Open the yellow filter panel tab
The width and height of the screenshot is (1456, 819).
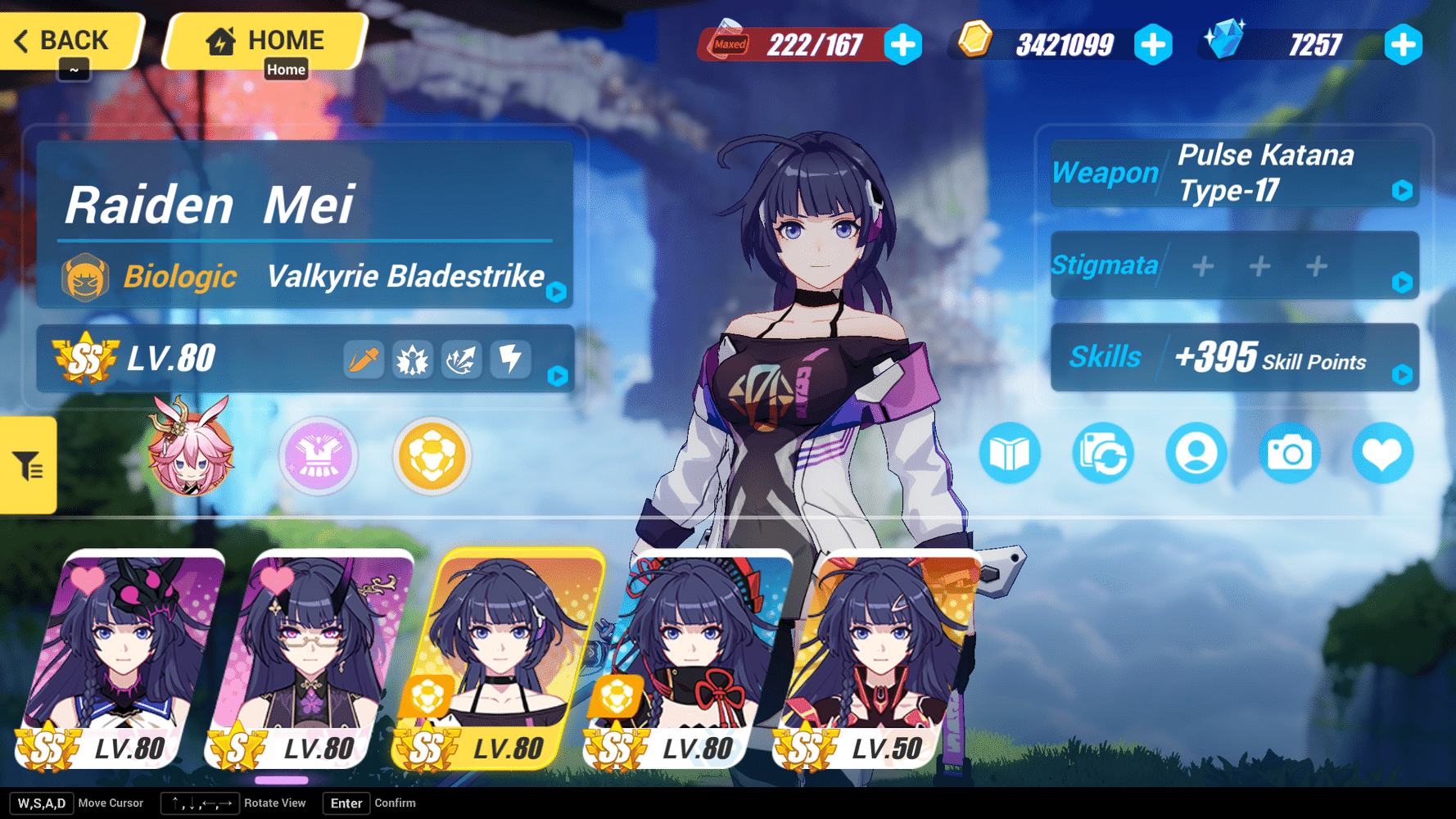click(27, 464)
